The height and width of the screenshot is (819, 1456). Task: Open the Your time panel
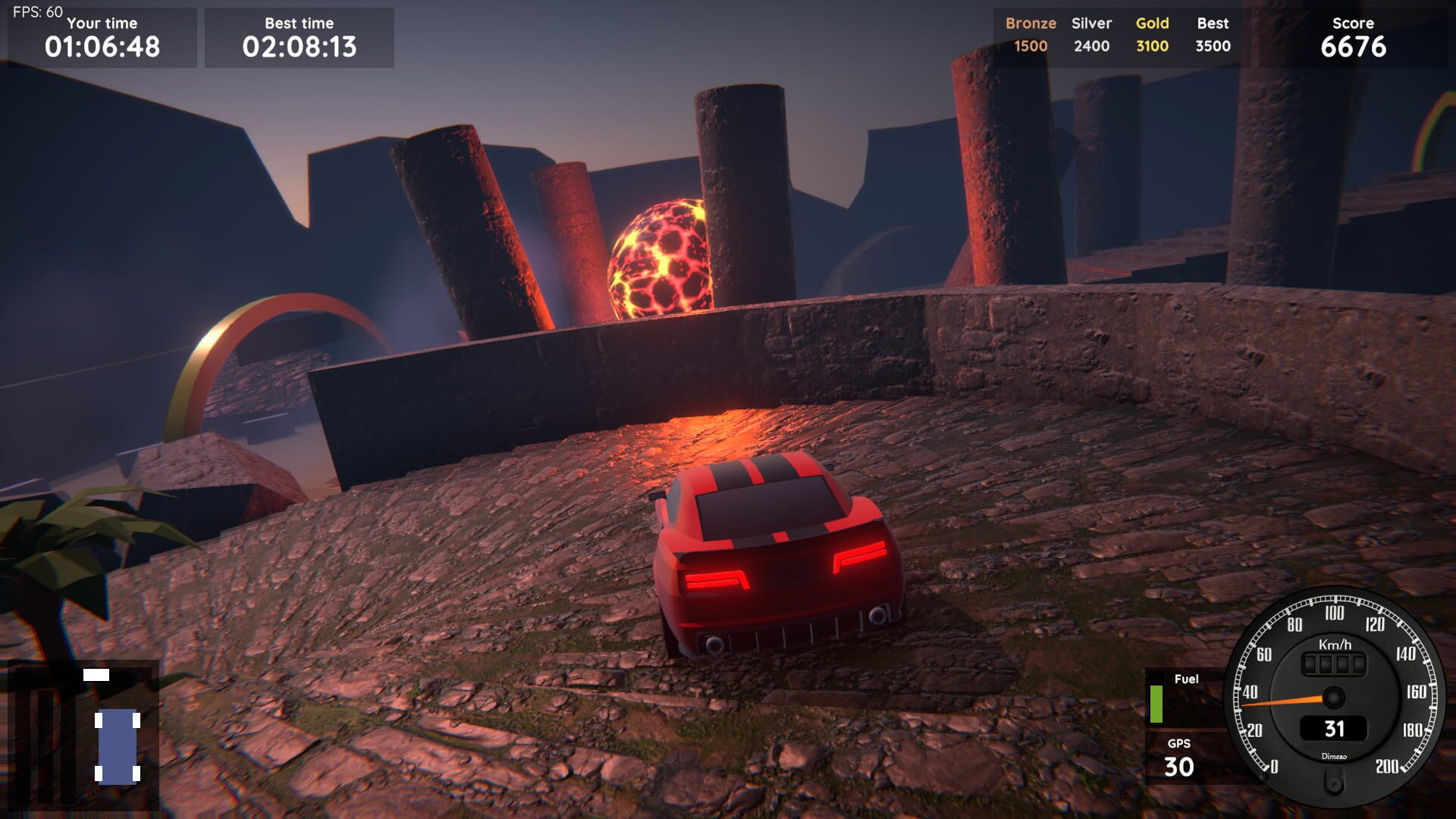point(102,38)
